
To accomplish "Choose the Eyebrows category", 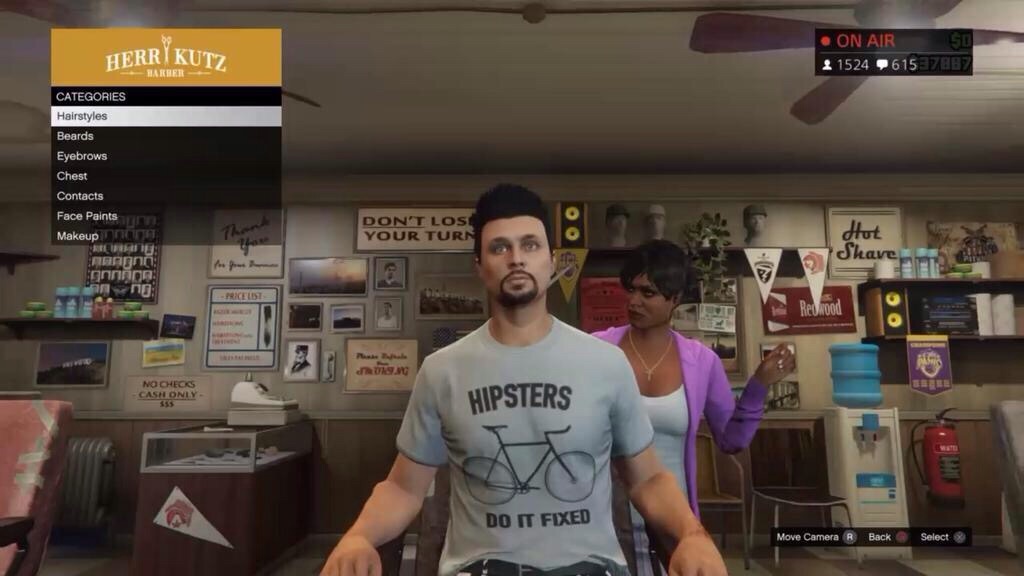I will [165, 156].
